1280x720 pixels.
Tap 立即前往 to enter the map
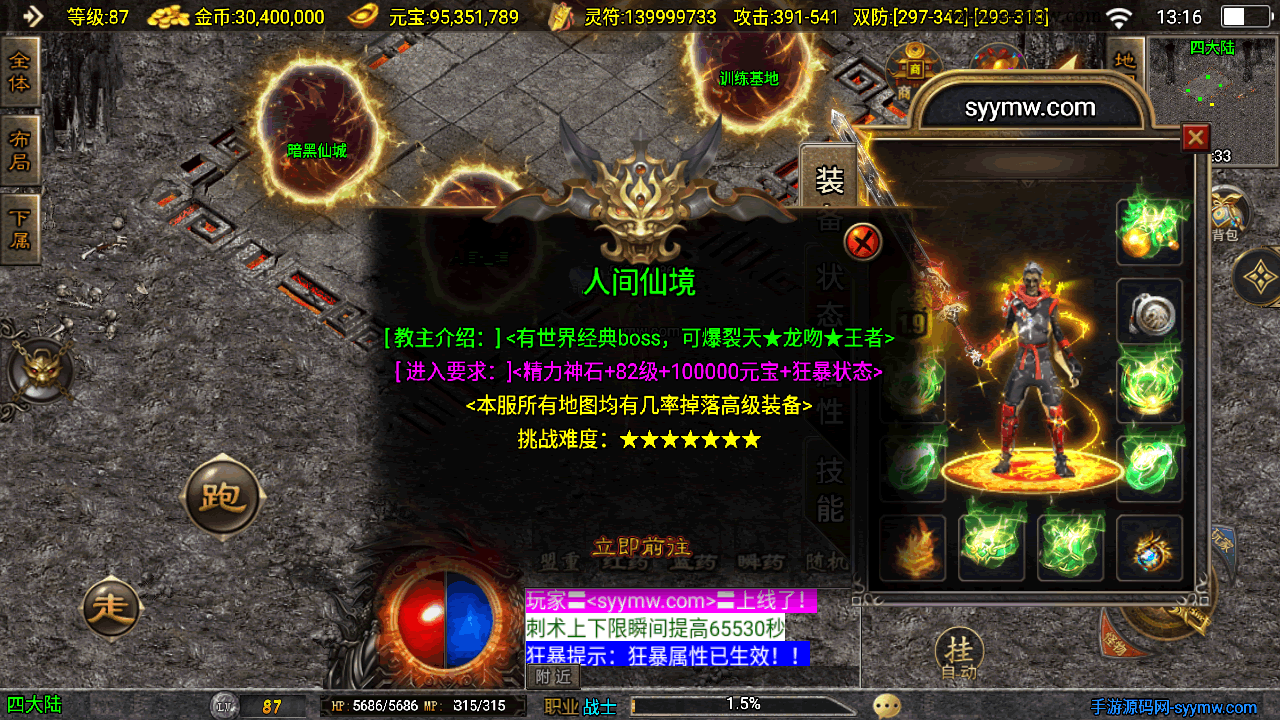(x=642, y=547)
